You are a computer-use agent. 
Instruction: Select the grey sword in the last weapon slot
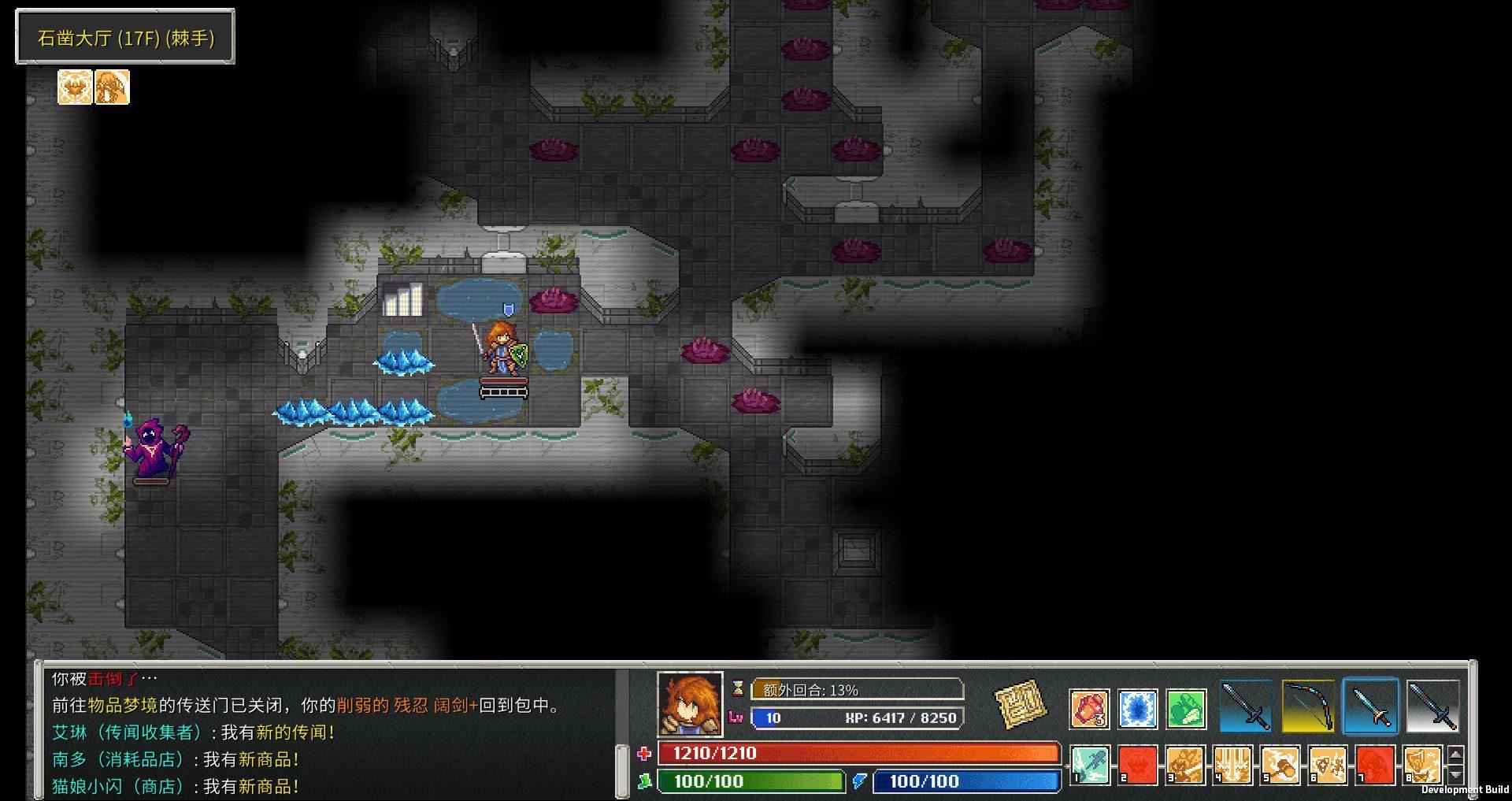[x=1433, y=705]
